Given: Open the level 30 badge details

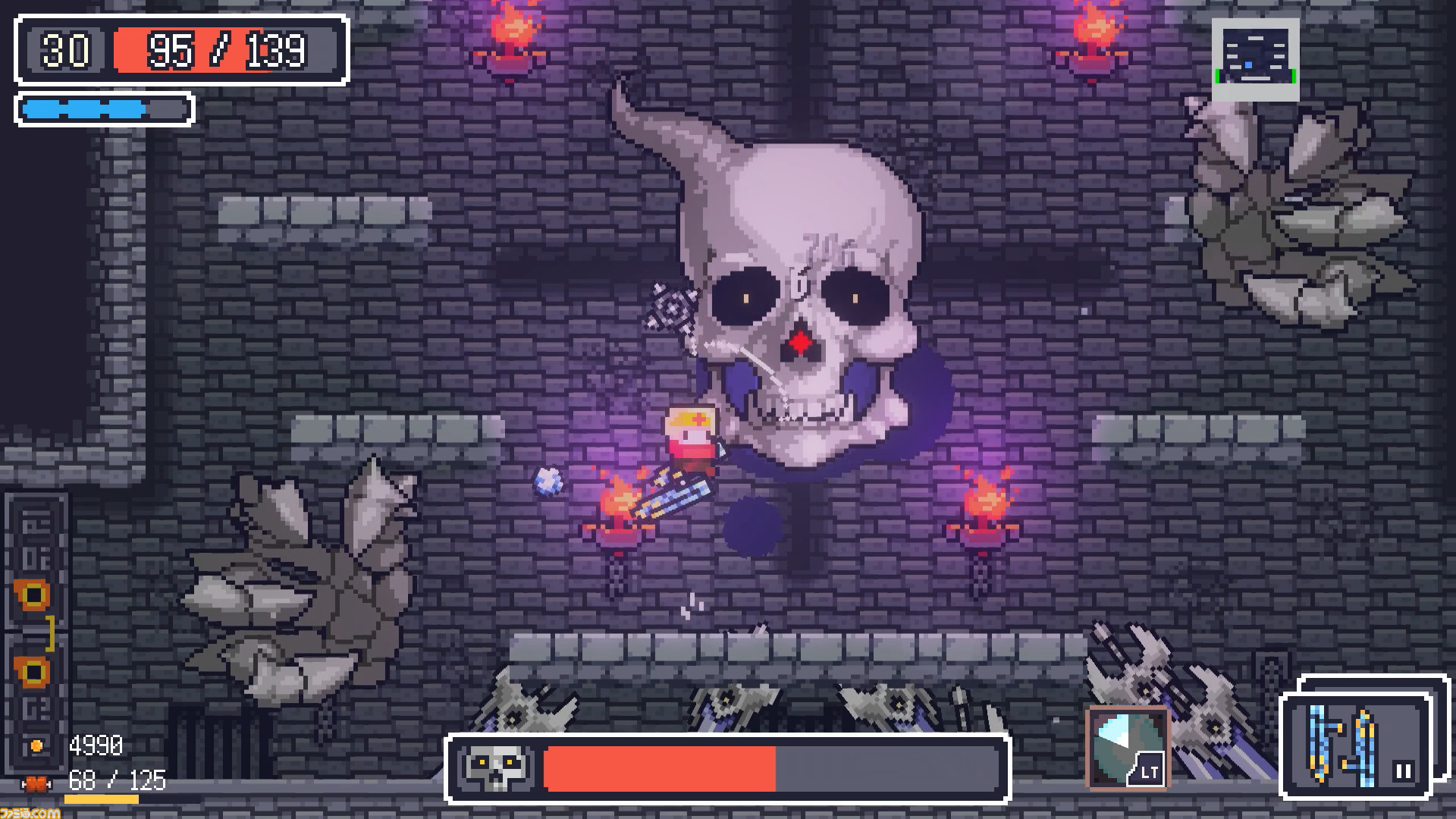Looking at the screenshot, I should pyautogui.click(x=64, y=51).
